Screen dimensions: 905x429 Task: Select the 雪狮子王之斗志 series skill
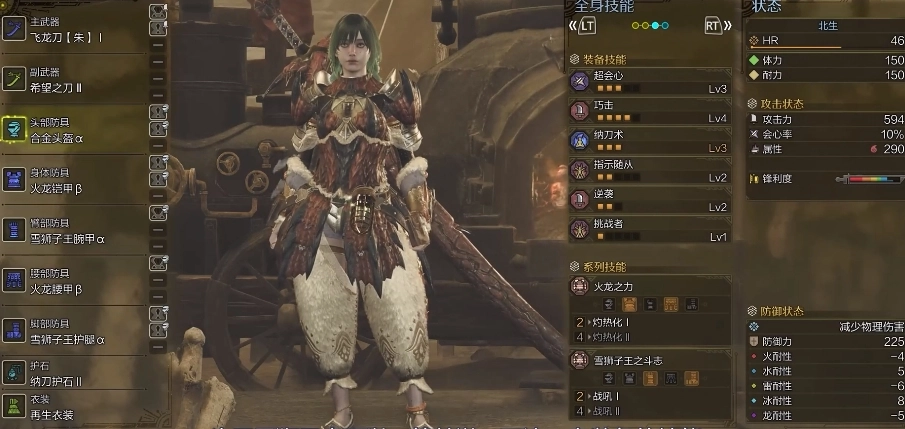tap(648, 362)
